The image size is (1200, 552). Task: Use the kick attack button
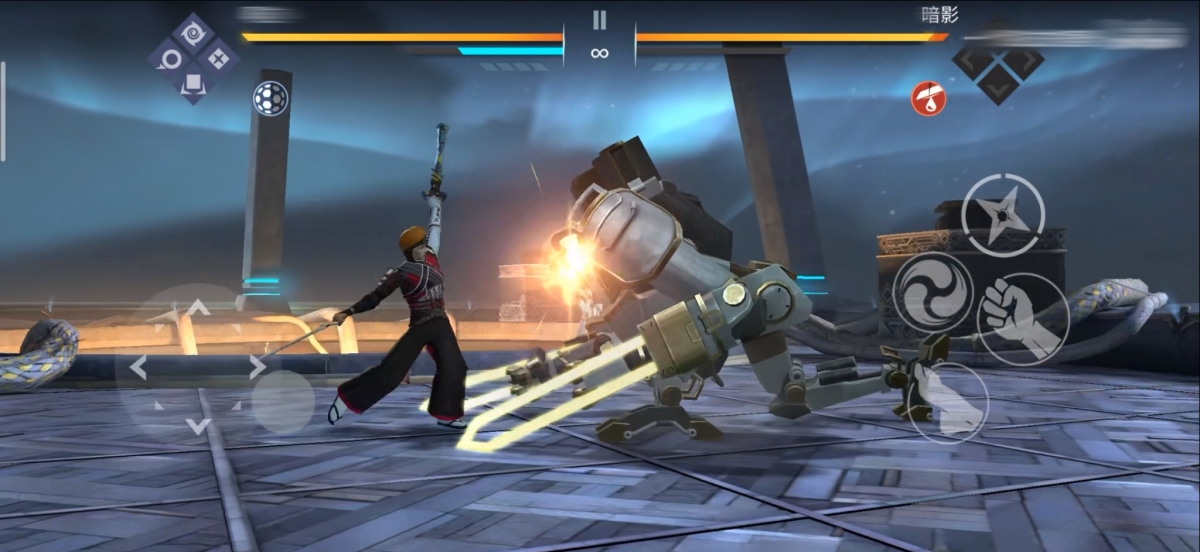point(948,402)
